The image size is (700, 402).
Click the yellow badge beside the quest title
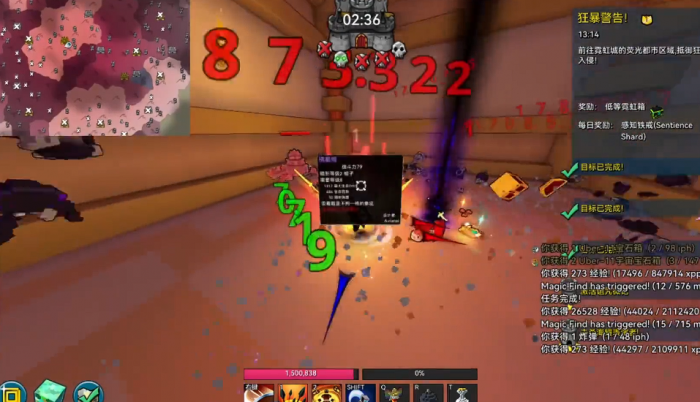pyautogui.click(x=646, y=18)
